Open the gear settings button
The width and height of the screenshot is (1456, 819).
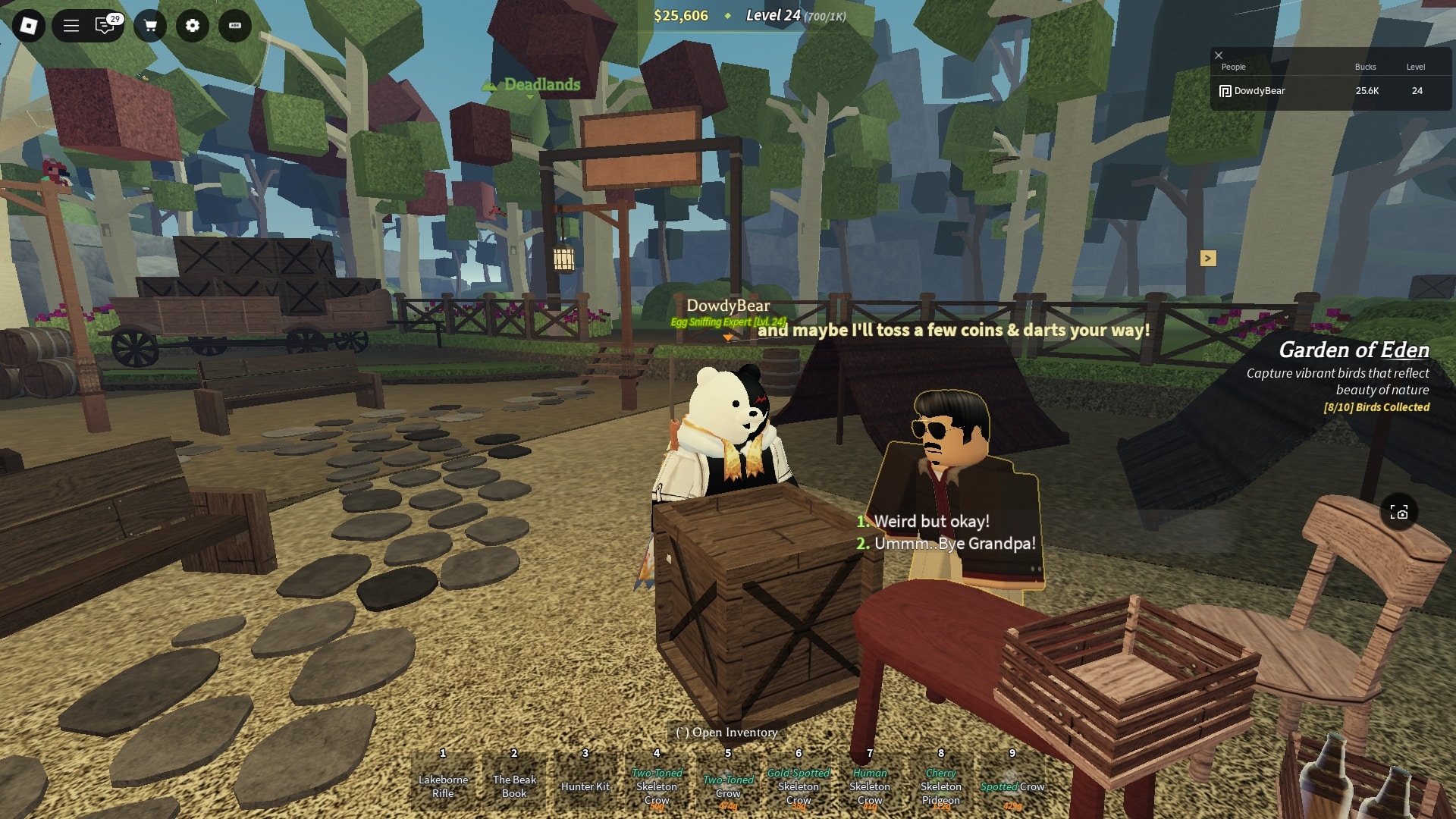click(x=193, y=27)
